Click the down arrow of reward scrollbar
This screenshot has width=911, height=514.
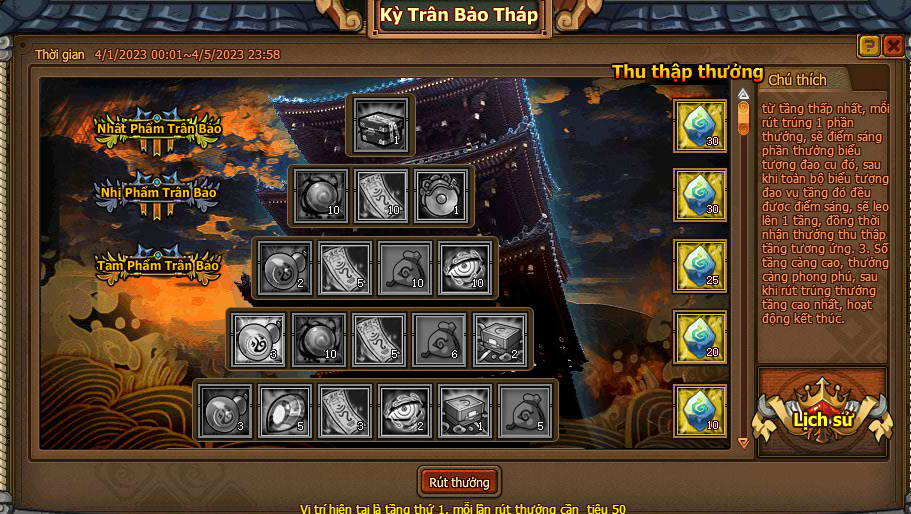pyautogui.click(x=743, y=442)
